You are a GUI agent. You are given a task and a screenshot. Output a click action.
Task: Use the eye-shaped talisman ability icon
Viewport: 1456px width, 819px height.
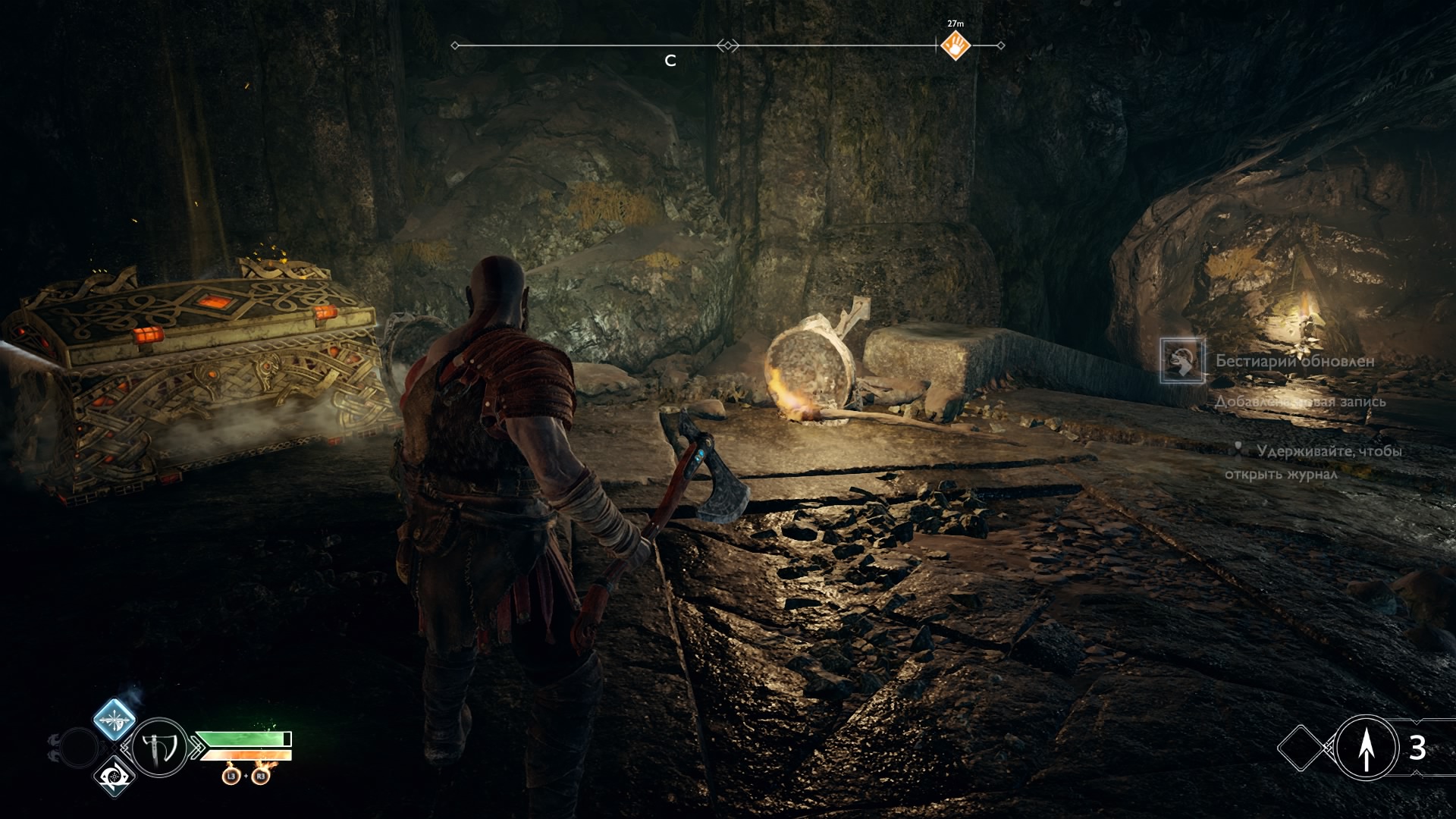point(115,777)
